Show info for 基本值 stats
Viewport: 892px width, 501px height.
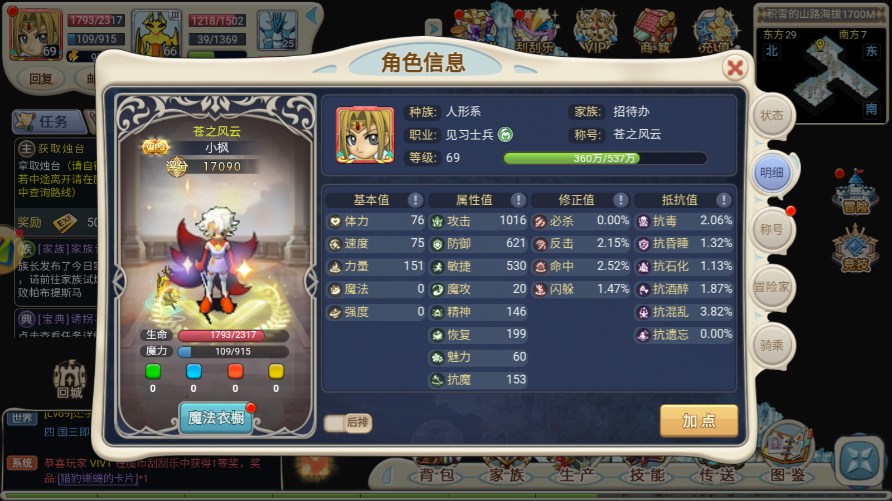(415, 200)
